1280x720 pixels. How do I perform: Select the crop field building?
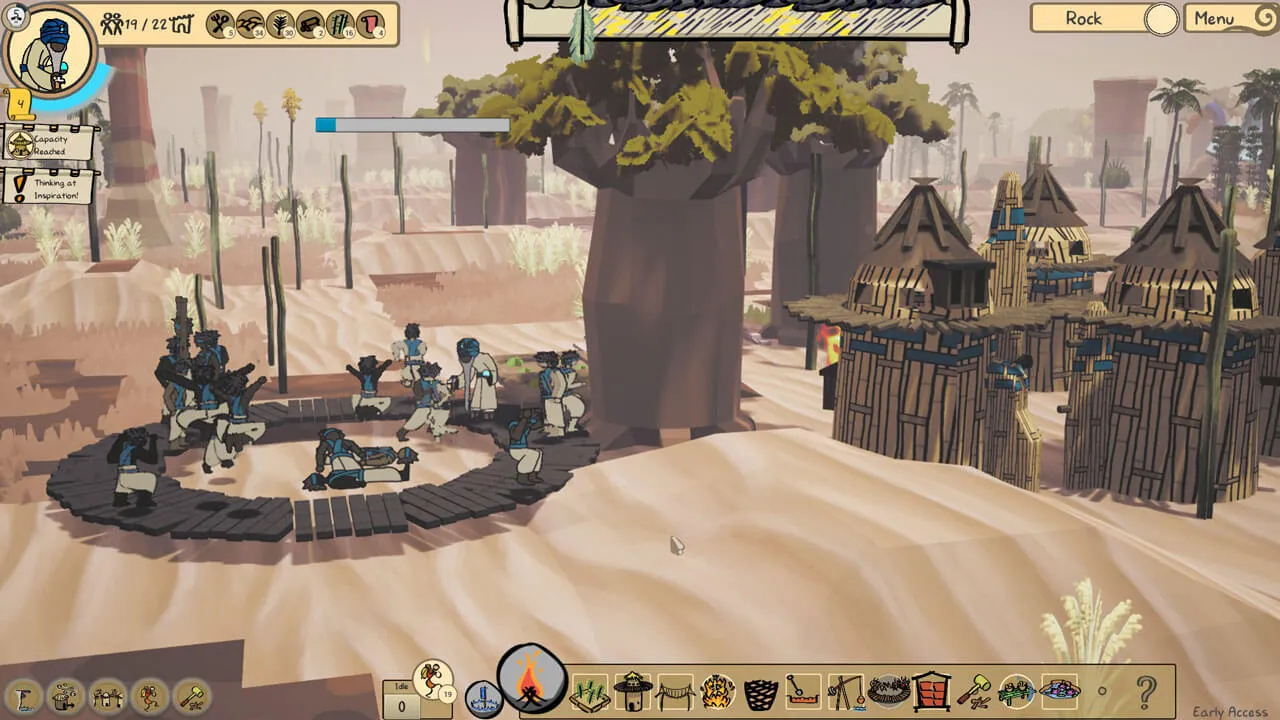click(590, 691)
